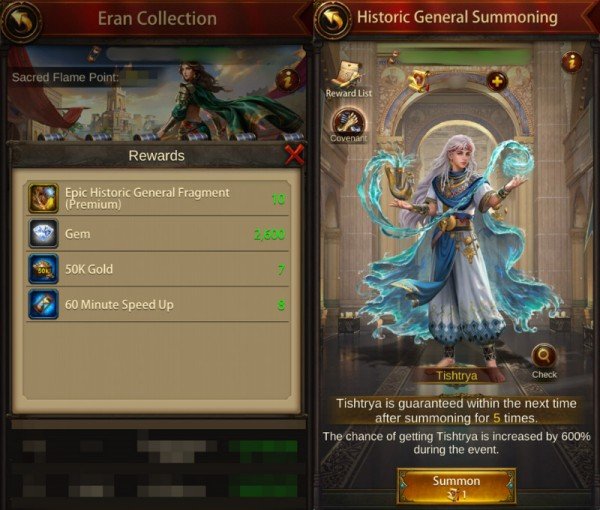Open the summoning info icon
Screen dimensions: 600x510
pos(572,61)
